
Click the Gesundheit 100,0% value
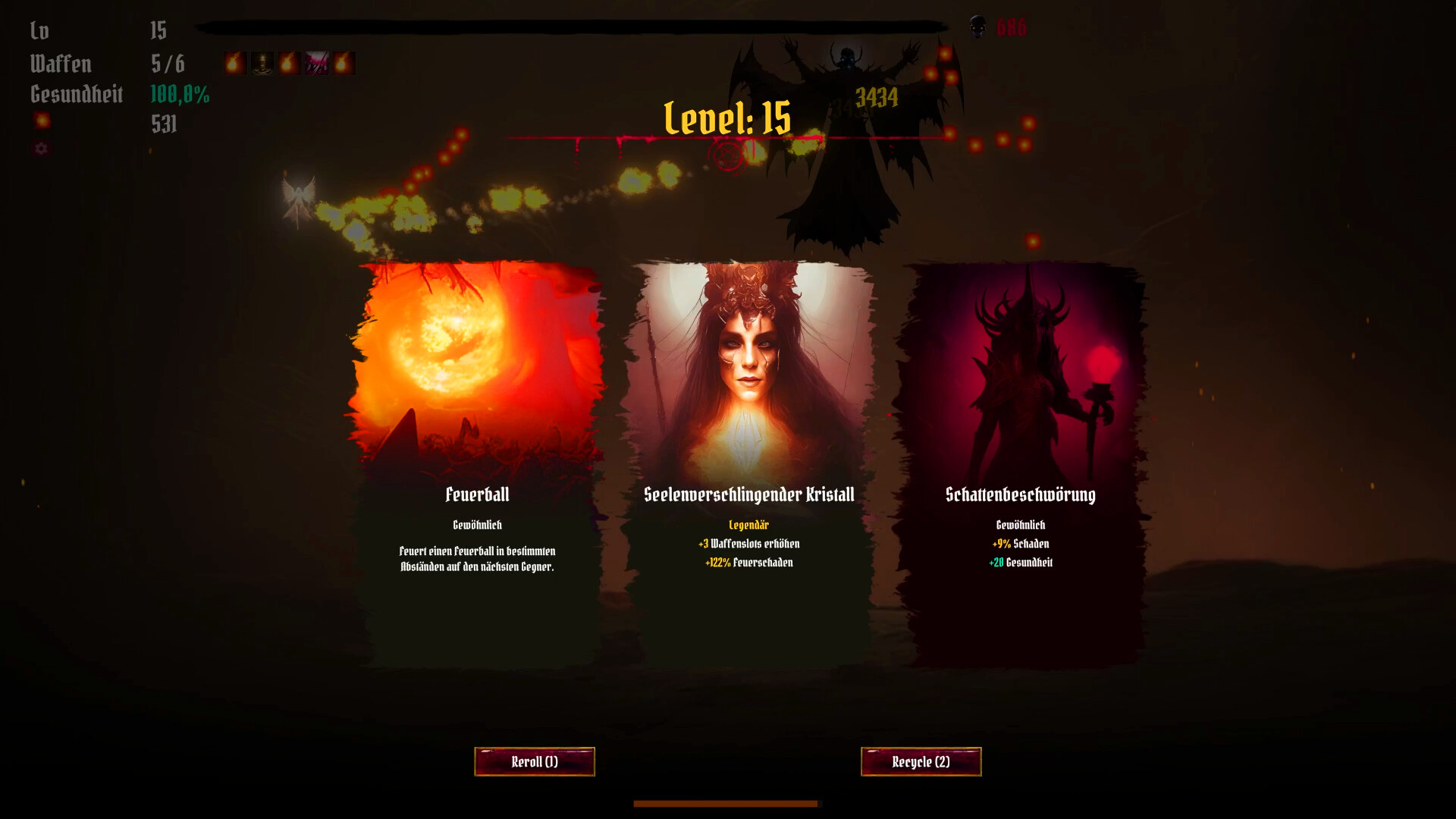181,96
